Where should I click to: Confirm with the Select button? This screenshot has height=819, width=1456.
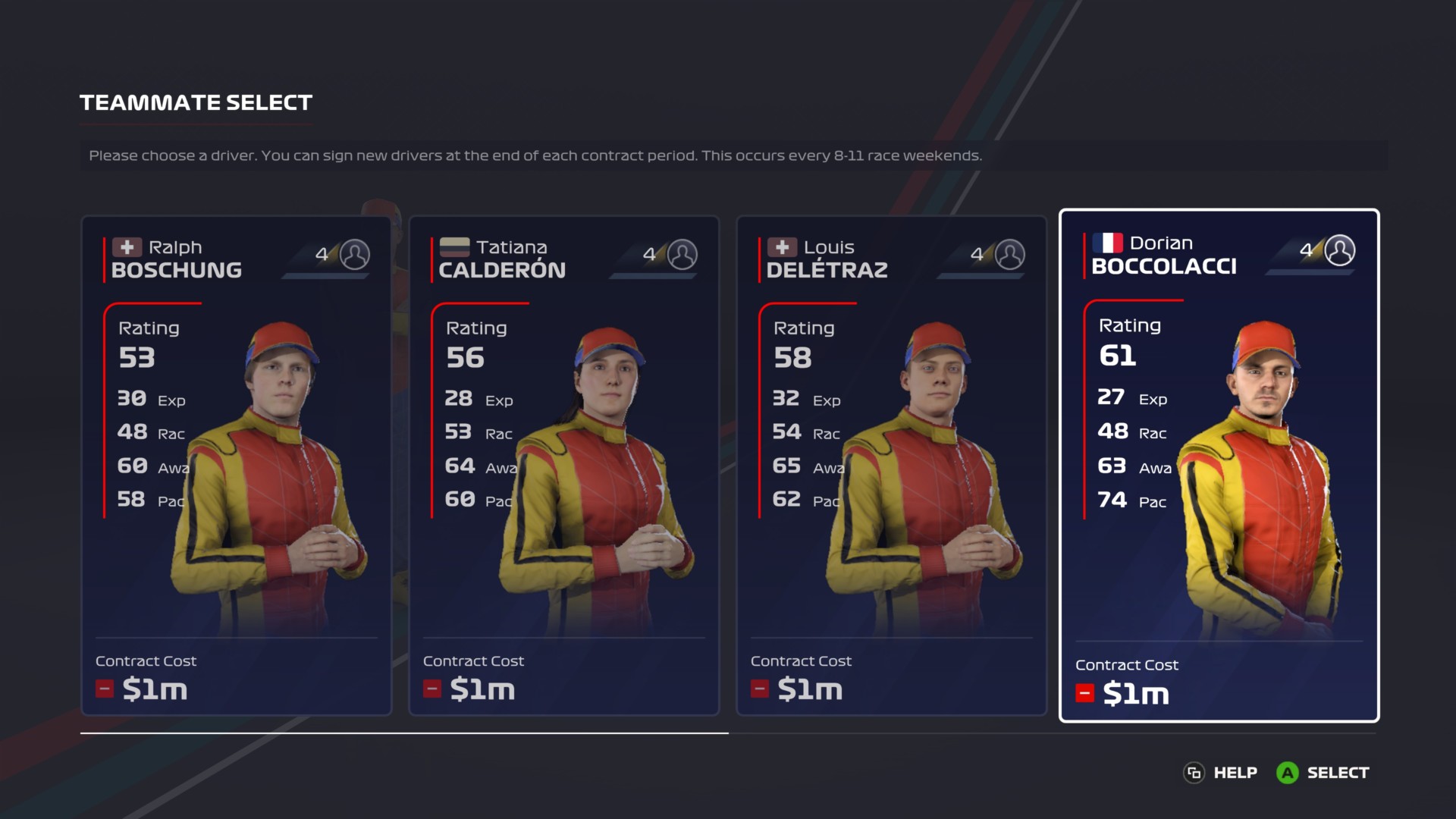coord(1324,773)
